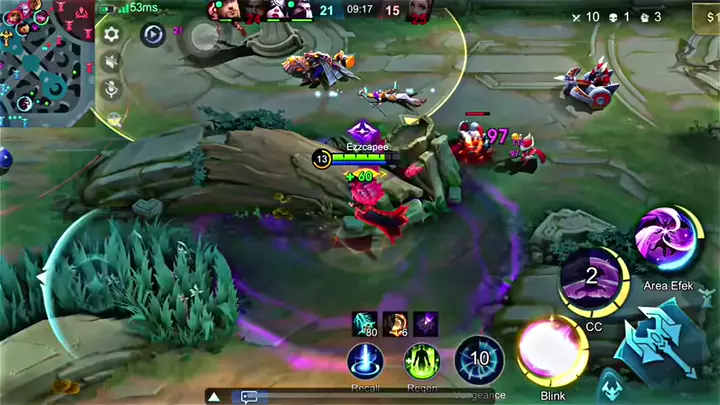Screen dimensions: 720x405
Task: Tap the CC skill showing 2
Action: pyautogui.click(x=591, y=279)
